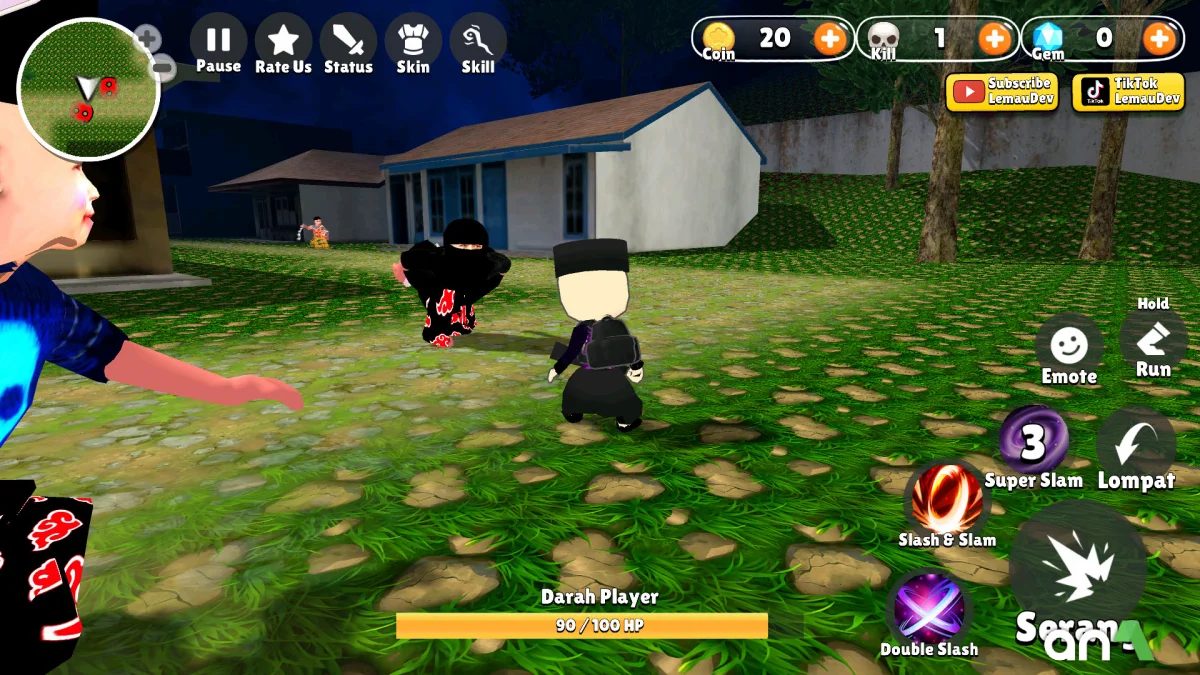Click the circular minimap
1200x675 pixels.
click(x=88, y=90)
